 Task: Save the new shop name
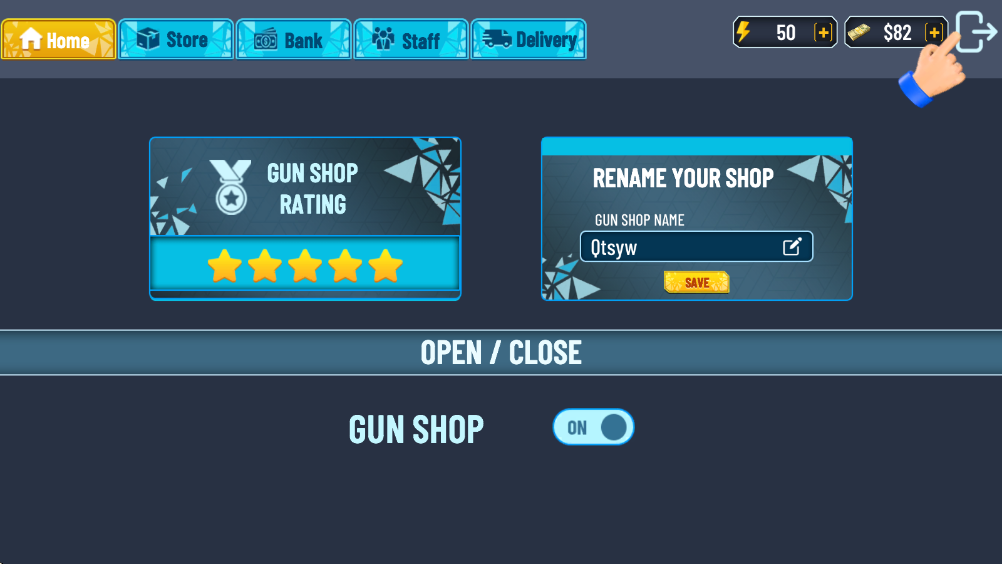click(x=696, y=283)
